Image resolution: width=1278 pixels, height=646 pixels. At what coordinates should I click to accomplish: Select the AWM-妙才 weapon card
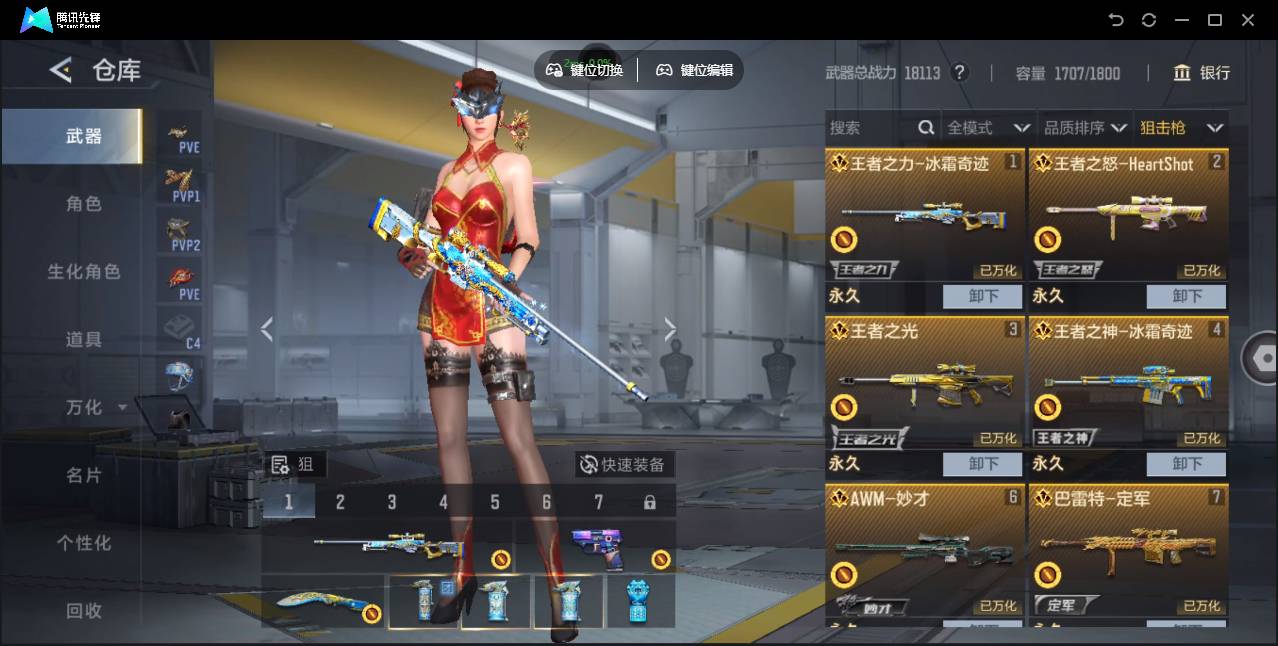tap(924, 552)
